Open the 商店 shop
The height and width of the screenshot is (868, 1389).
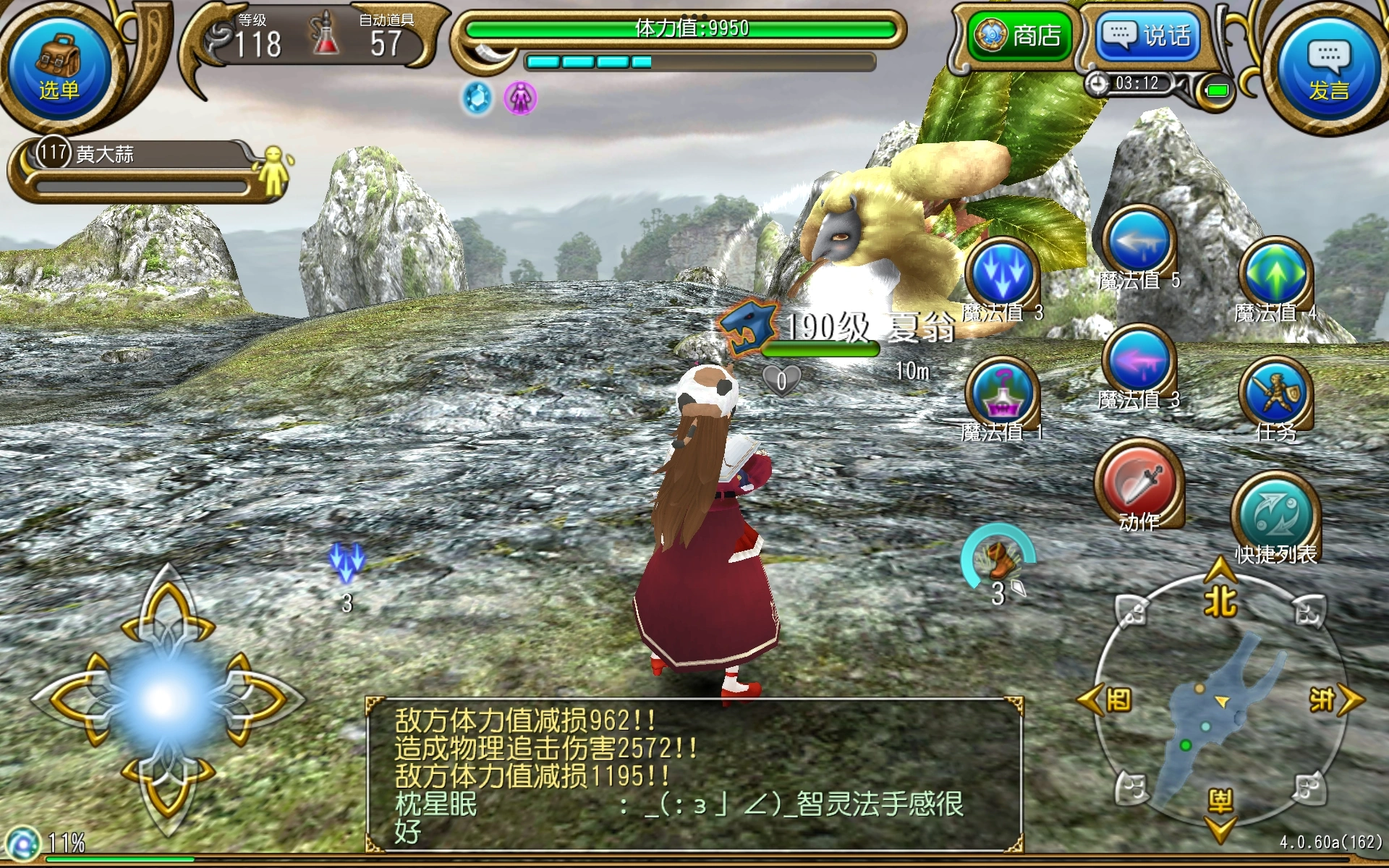coord(1021,35)
